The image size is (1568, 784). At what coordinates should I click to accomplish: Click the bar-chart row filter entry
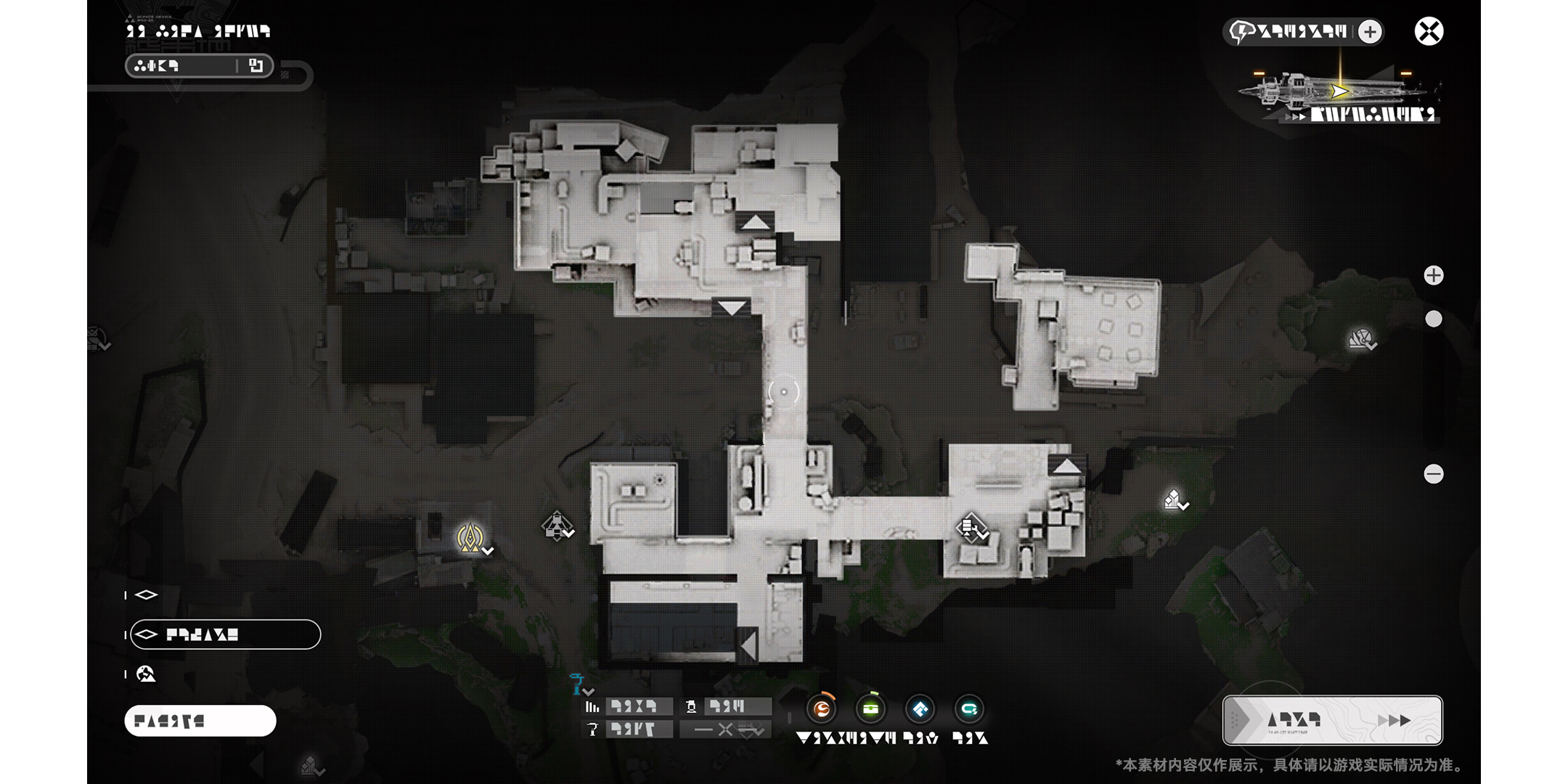tap(629, 706)
